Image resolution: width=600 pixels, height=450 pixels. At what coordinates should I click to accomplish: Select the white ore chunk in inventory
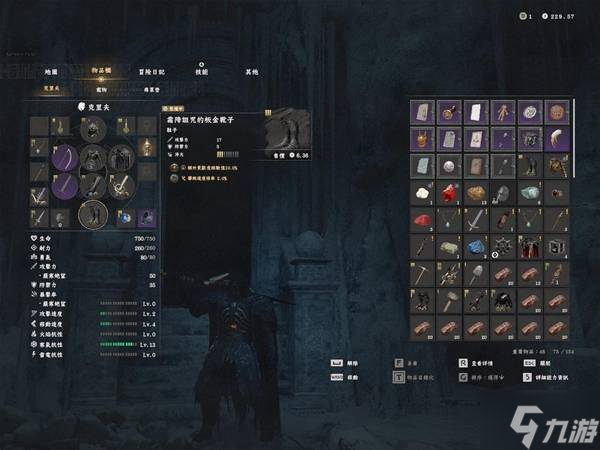click(x=424, y=192)
